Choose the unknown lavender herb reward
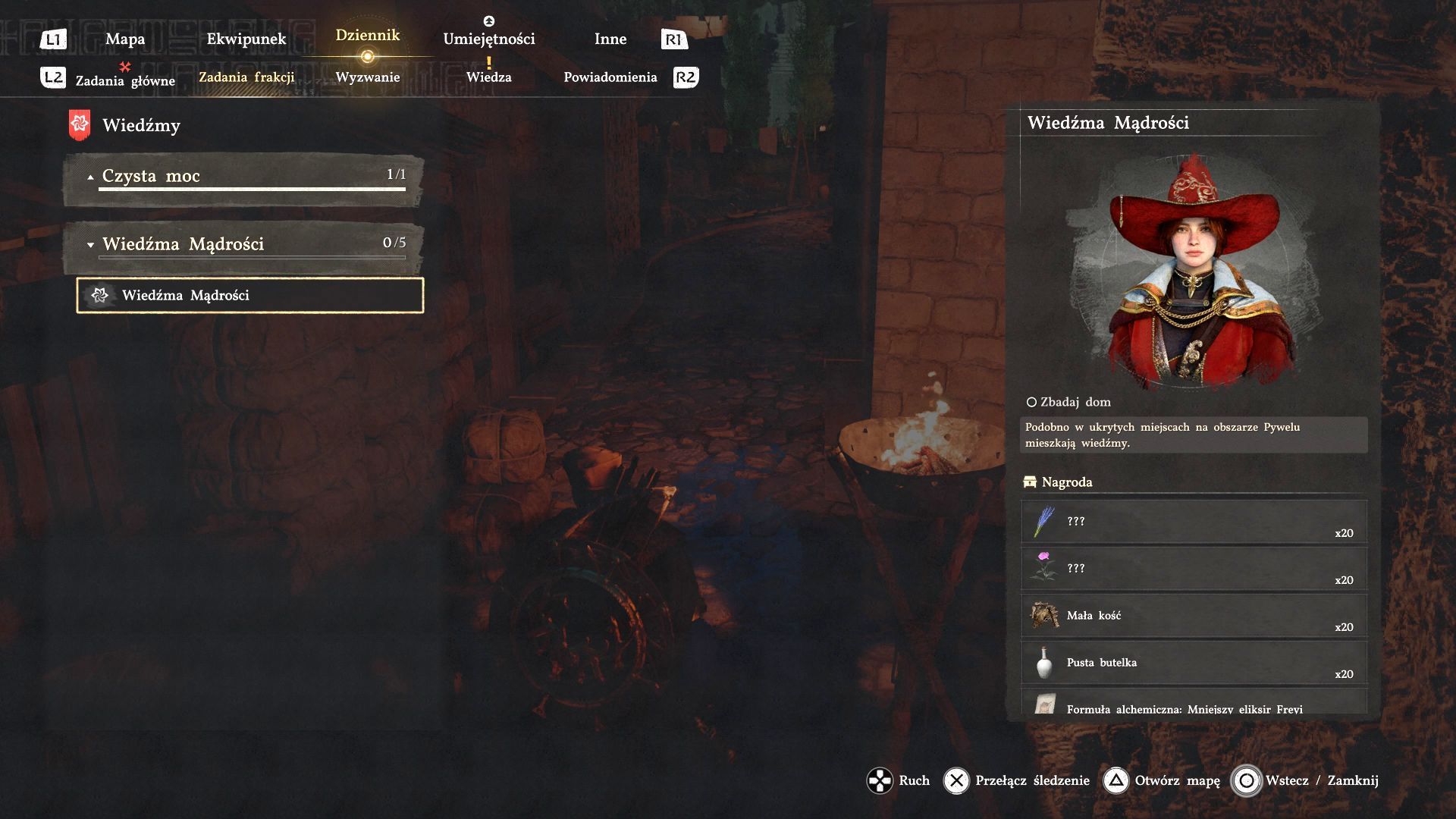Screen dimensions: 1456x819 (1194, 522)
